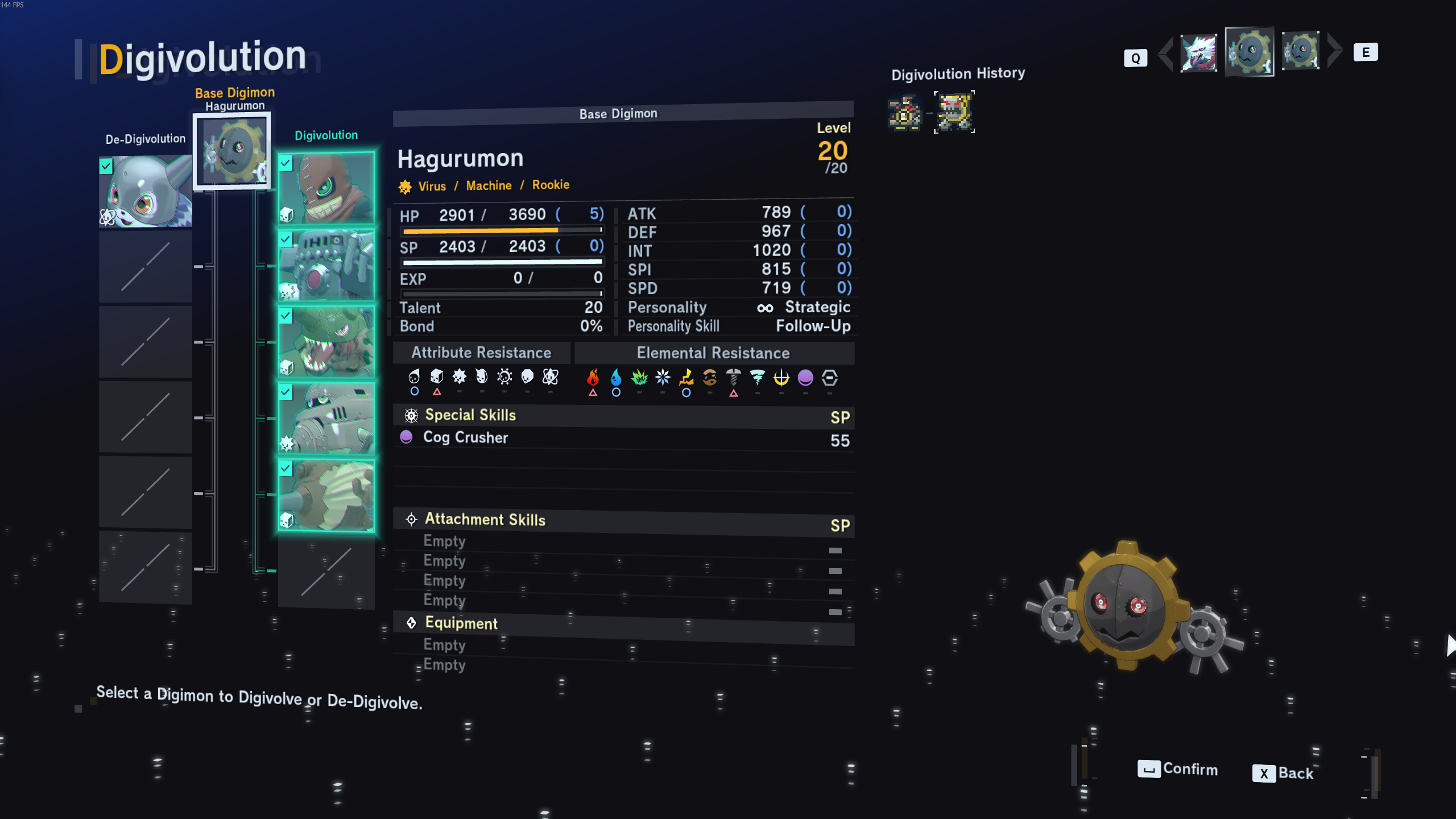Select the yellow robot sprite in Digivolution History

coord(954,112)
